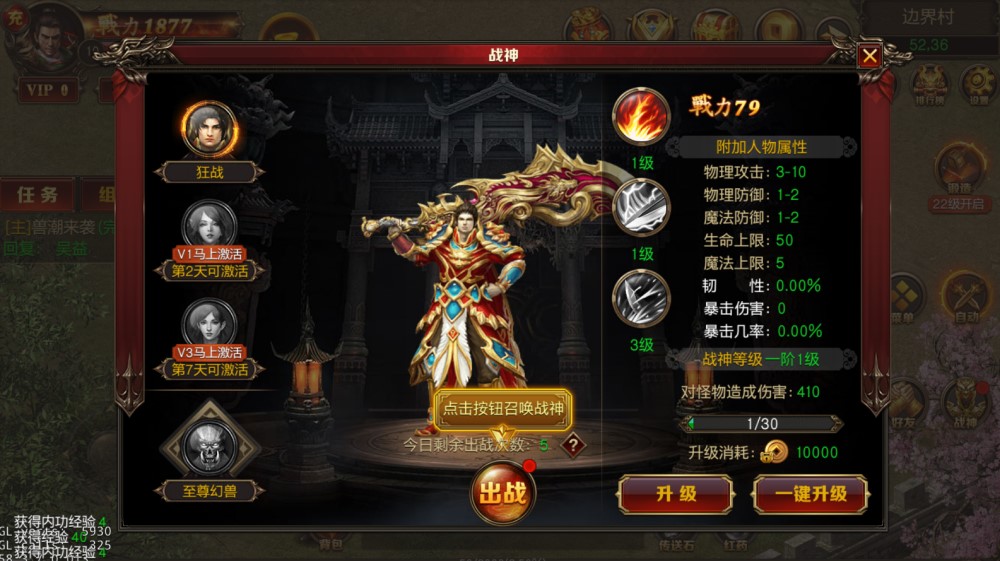Viewport: 1000px width, 561px height.
Task: Select the war god unlocking on day 2
Action: 210,226
